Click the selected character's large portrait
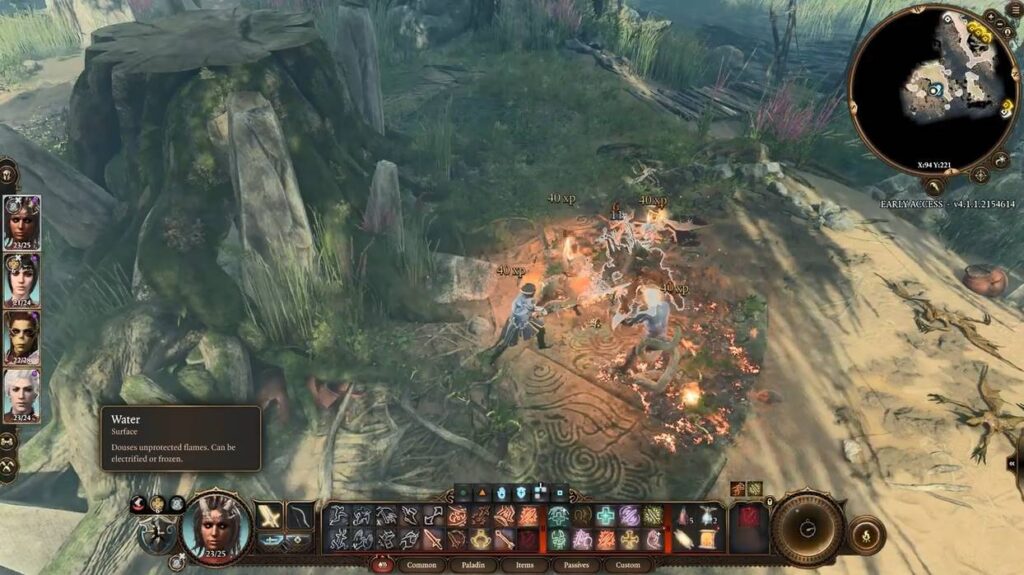Viewport: 1024px width, 575px height. 216,527
